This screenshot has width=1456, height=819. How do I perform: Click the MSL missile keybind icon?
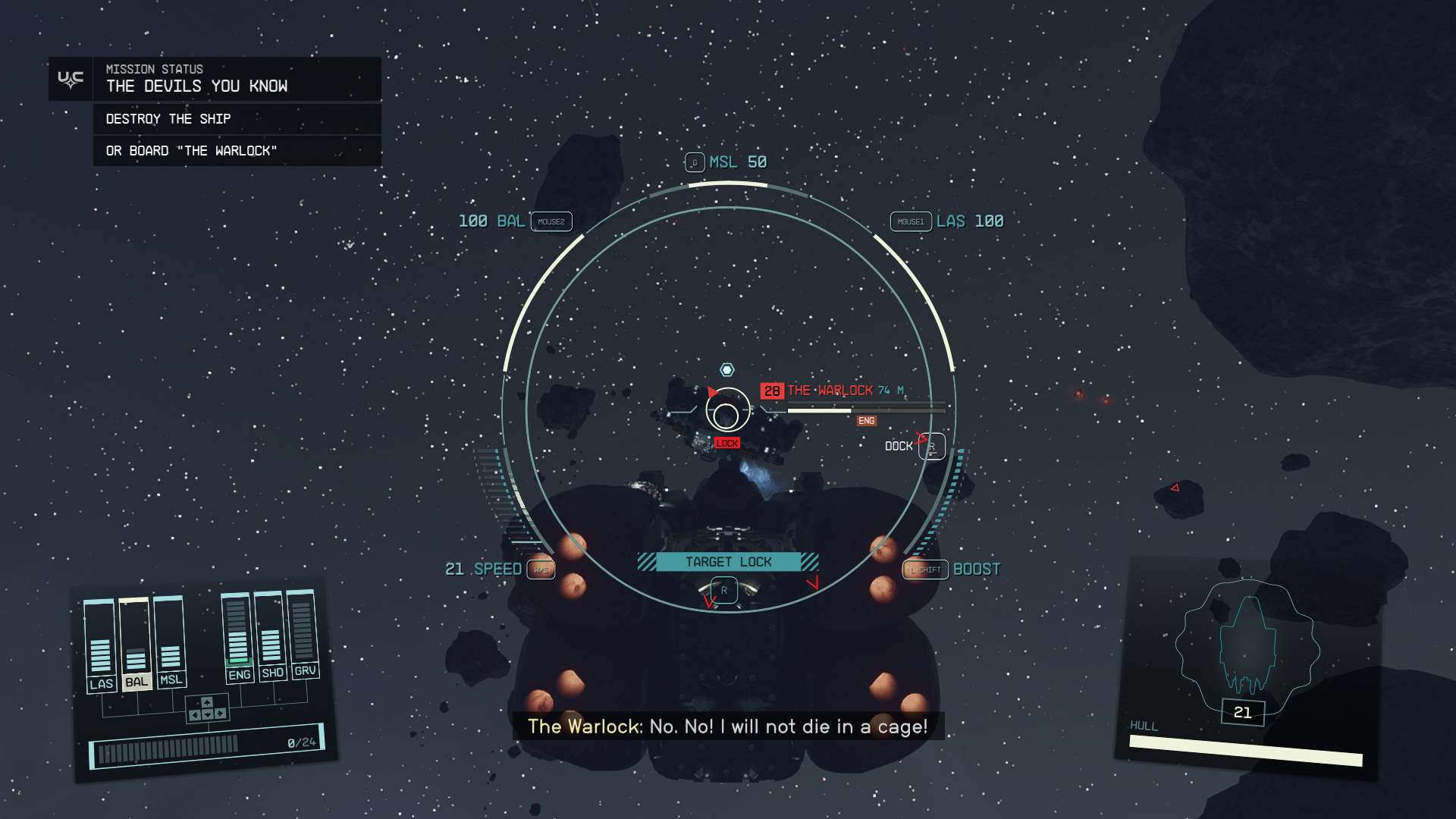click(695, 162)
